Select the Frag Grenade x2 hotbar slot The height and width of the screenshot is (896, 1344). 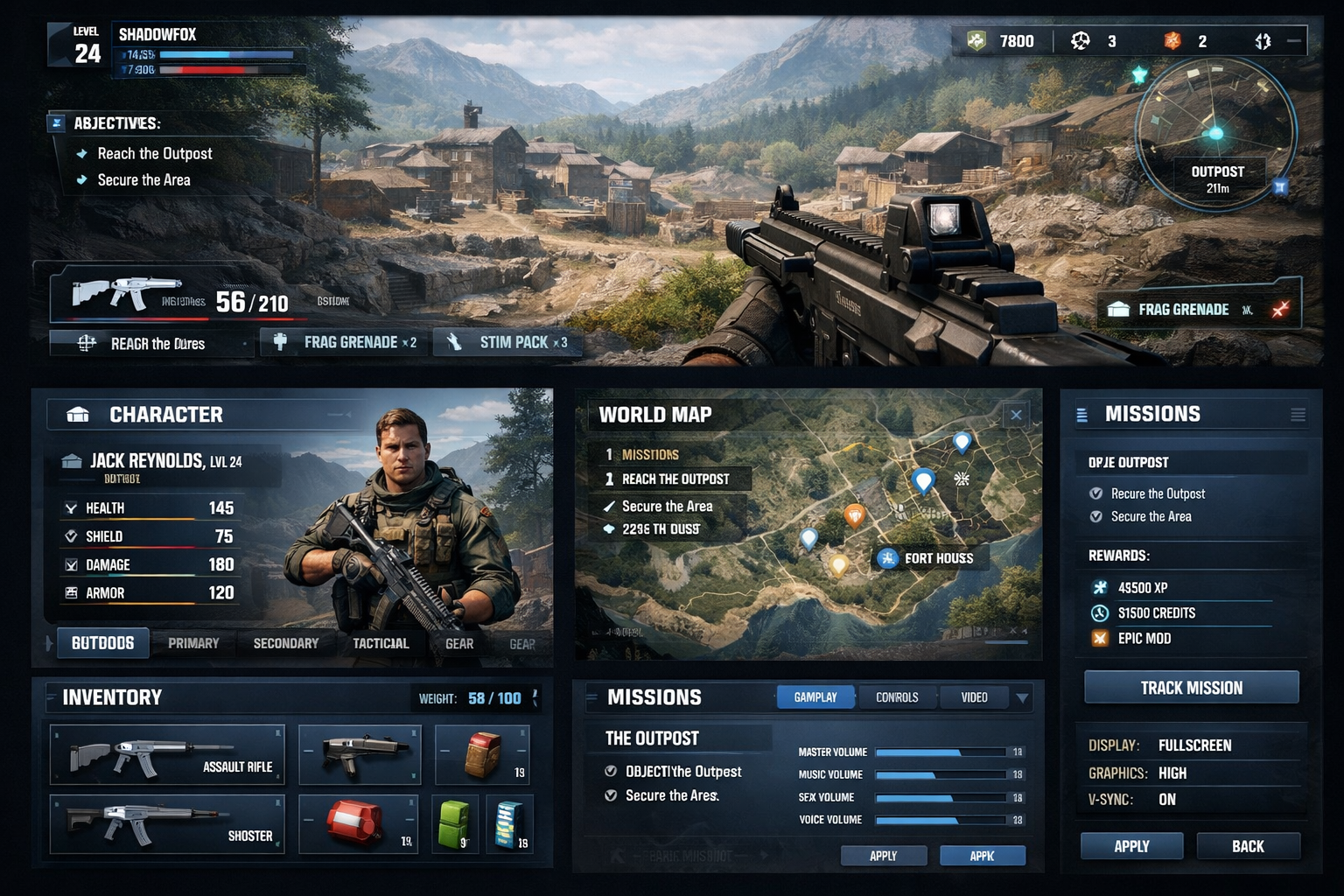tap(346, 342)
